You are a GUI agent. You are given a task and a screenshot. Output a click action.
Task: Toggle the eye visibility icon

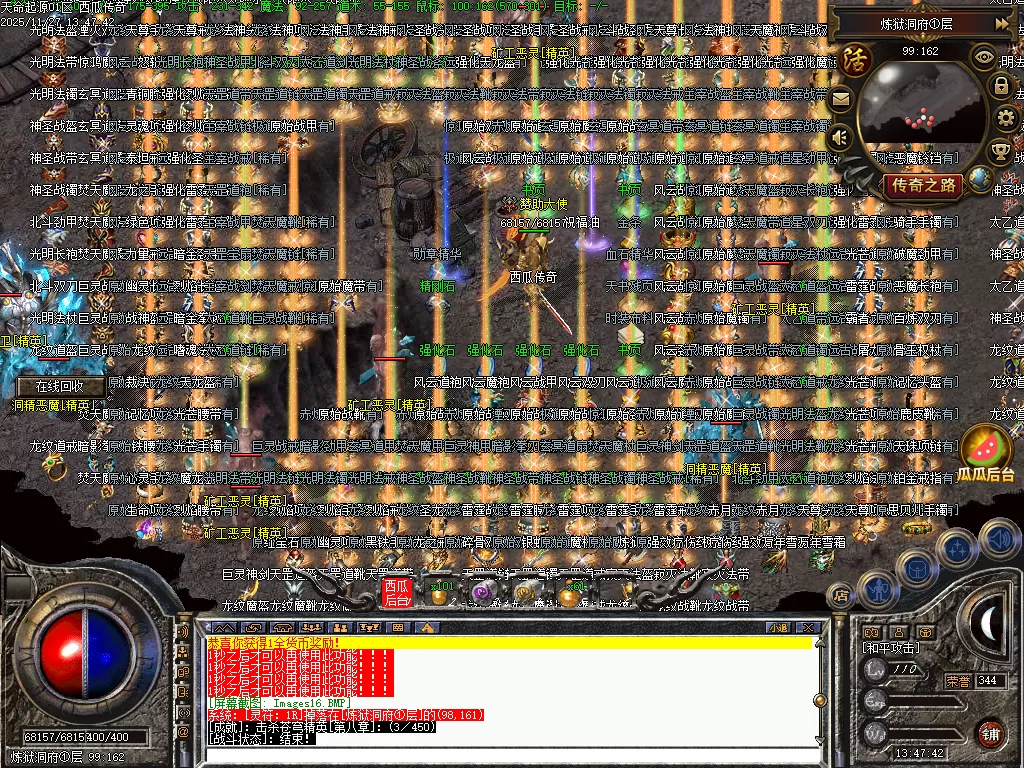(x=985, y=57)
